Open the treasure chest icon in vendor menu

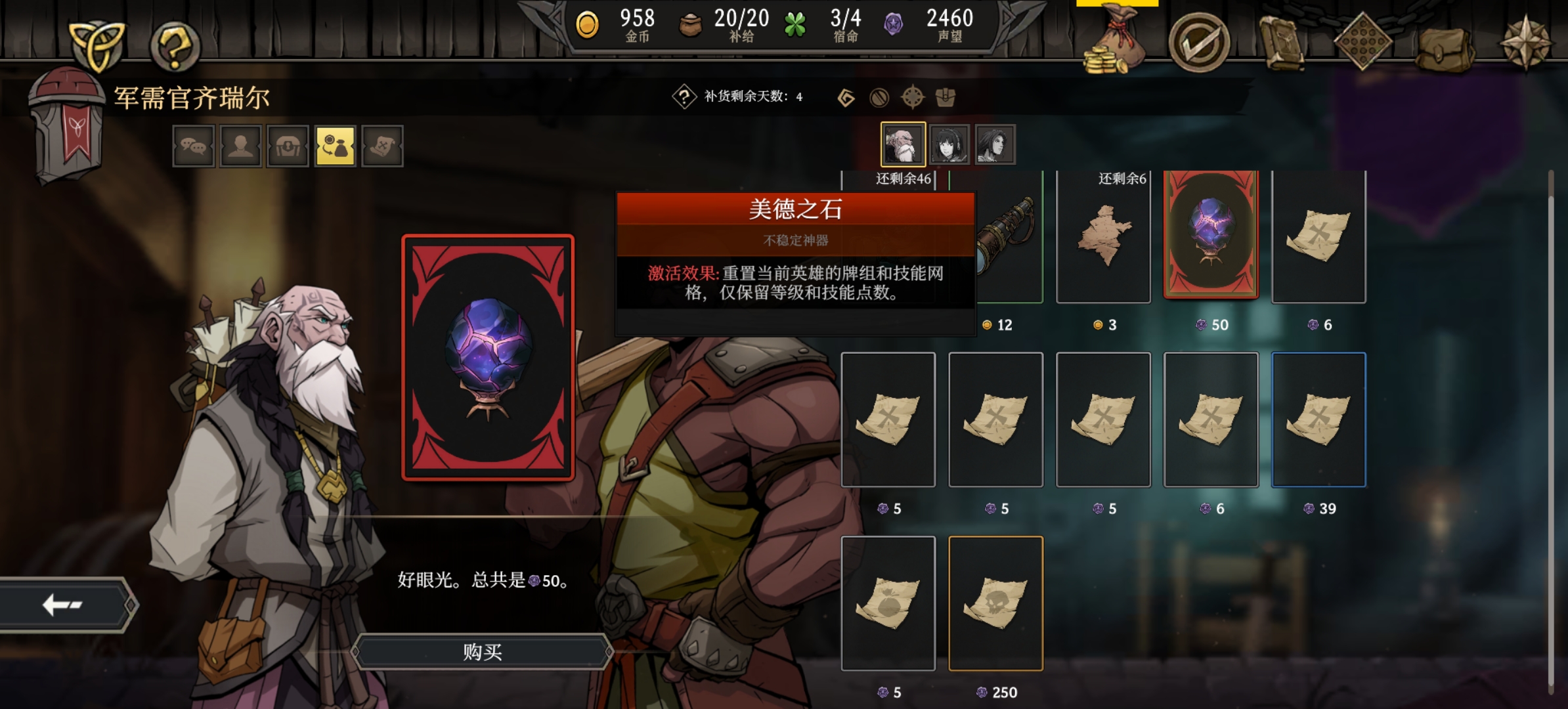coord(288,146)
